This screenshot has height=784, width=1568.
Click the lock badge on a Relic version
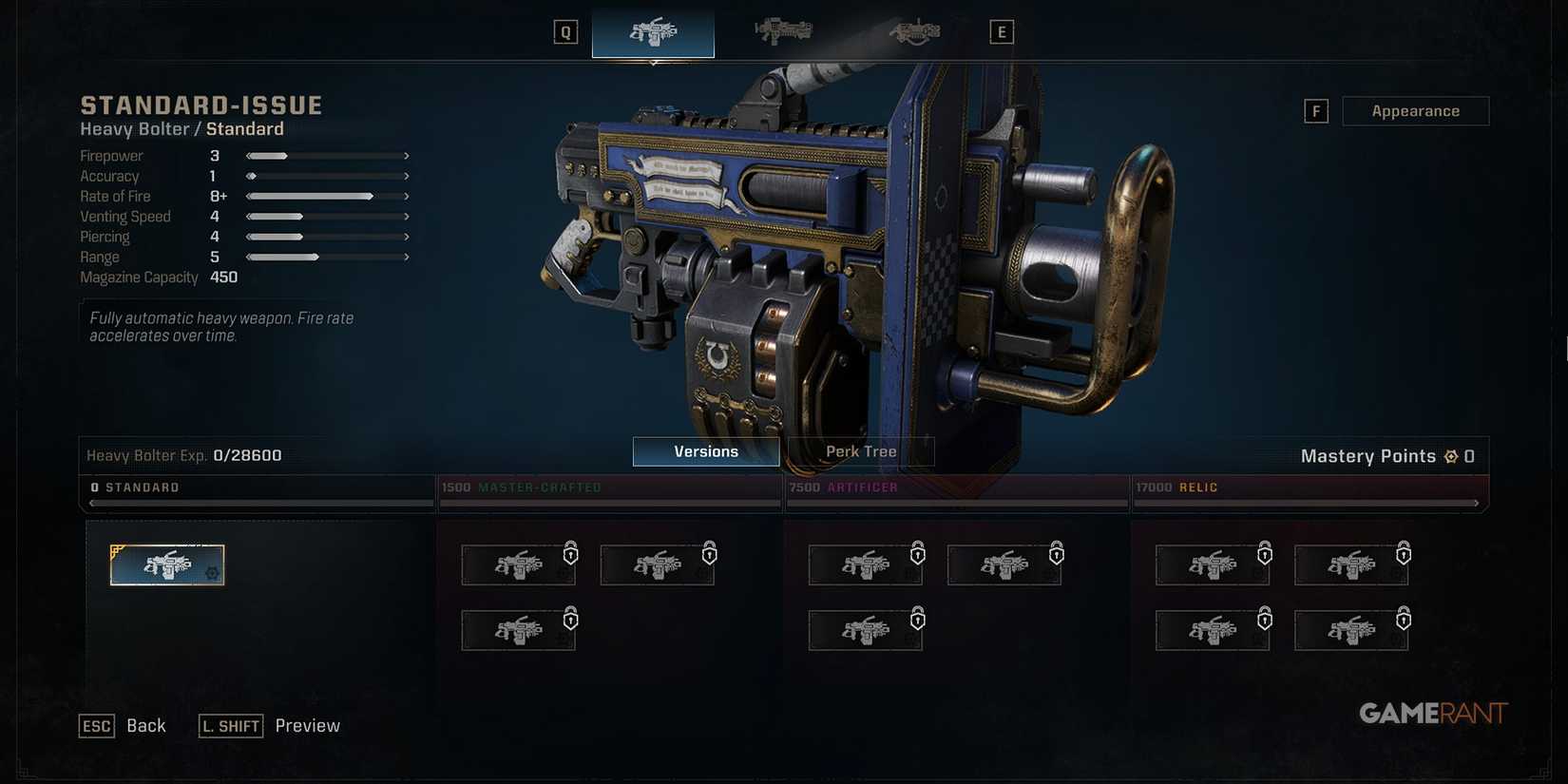click(1402, 552)
